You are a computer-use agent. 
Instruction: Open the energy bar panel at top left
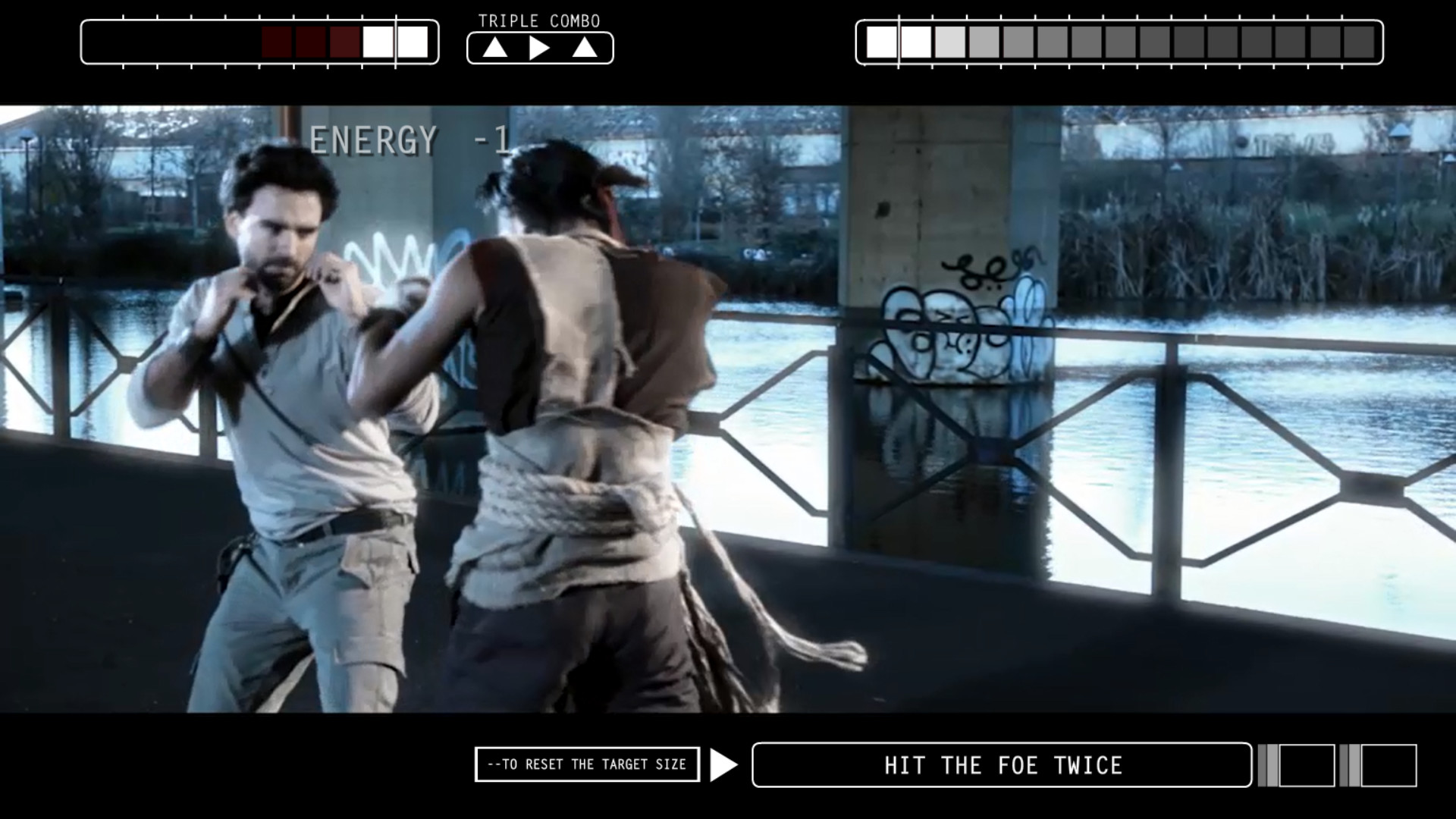click(x=260, y=42)
